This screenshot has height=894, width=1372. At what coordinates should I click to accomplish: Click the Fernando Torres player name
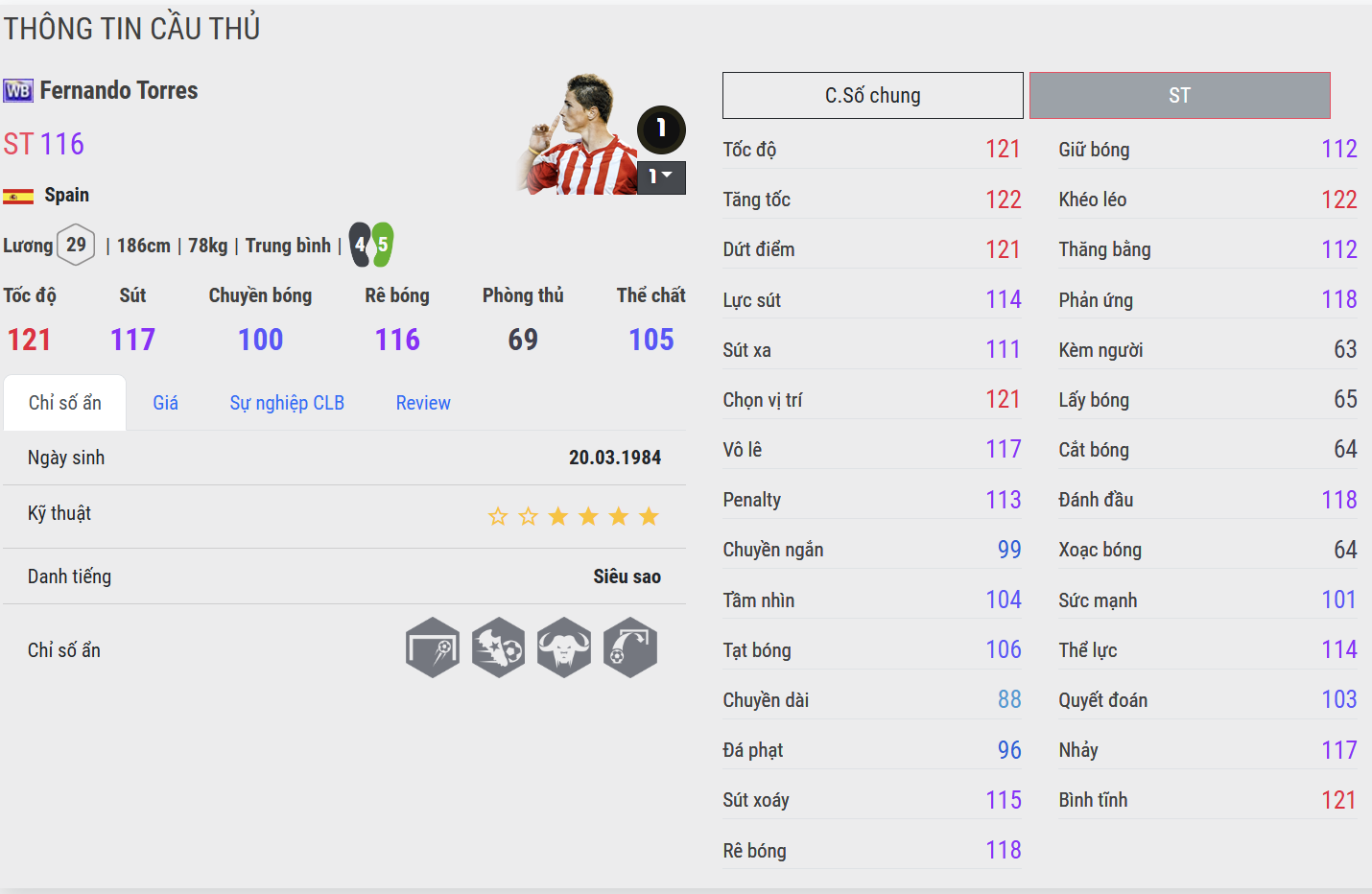119,91
